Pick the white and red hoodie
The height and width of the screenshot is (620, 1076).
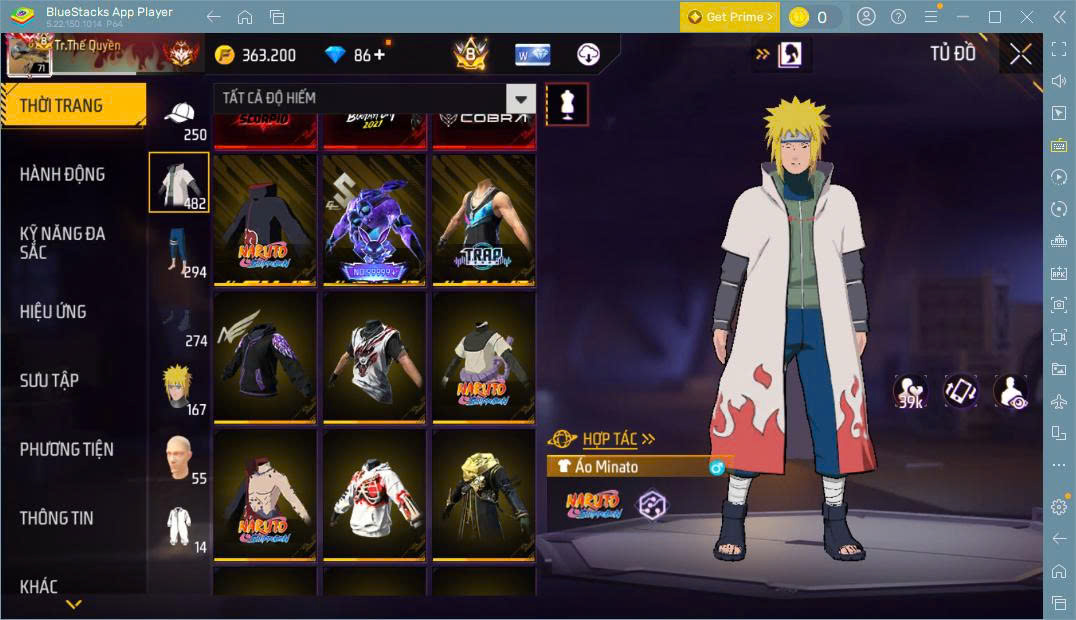tap(374, 494)
